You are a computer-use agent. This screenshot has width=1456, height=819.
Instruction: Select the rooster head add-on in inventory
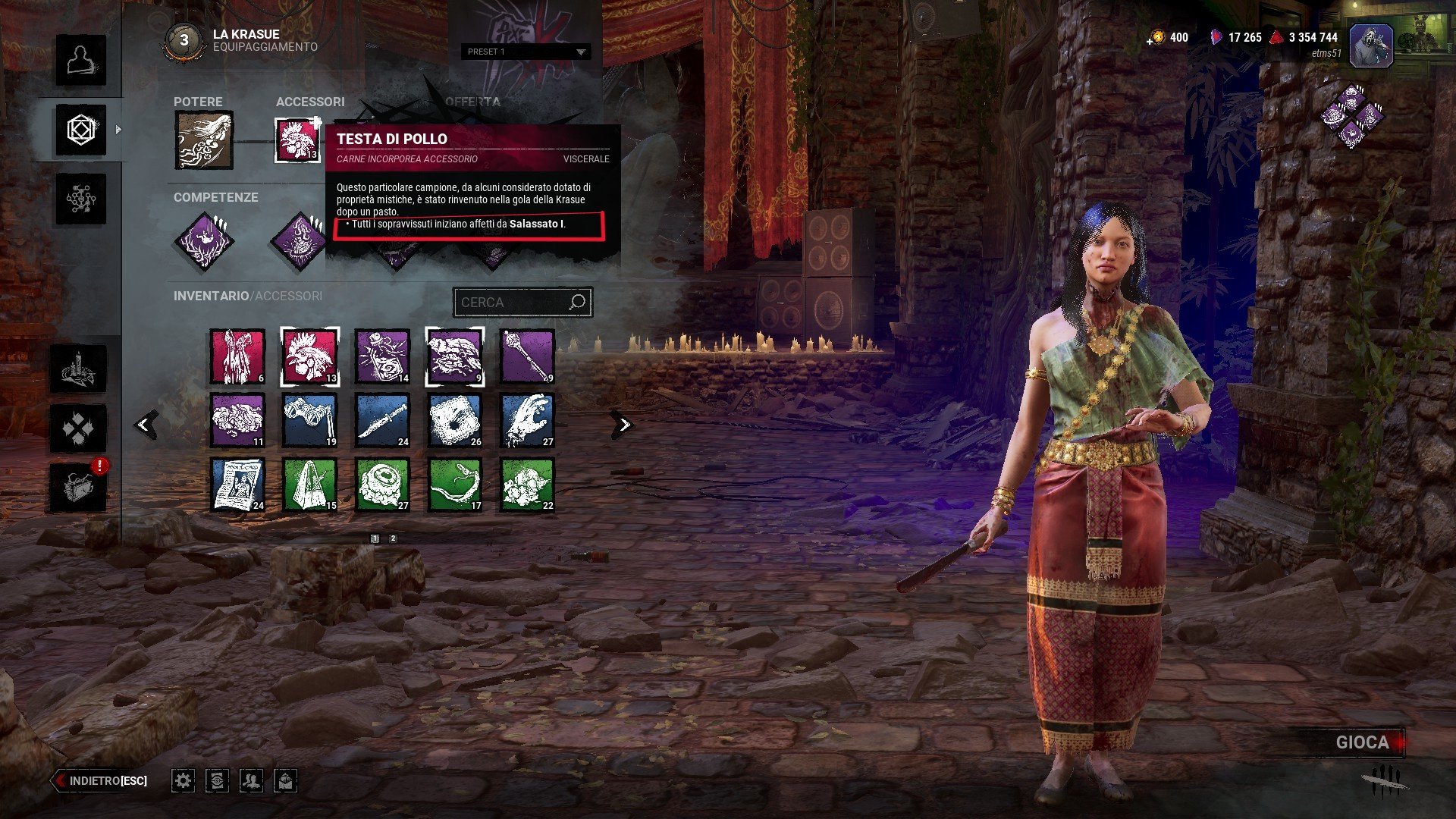pyautogui.click(x=309, y=356)
